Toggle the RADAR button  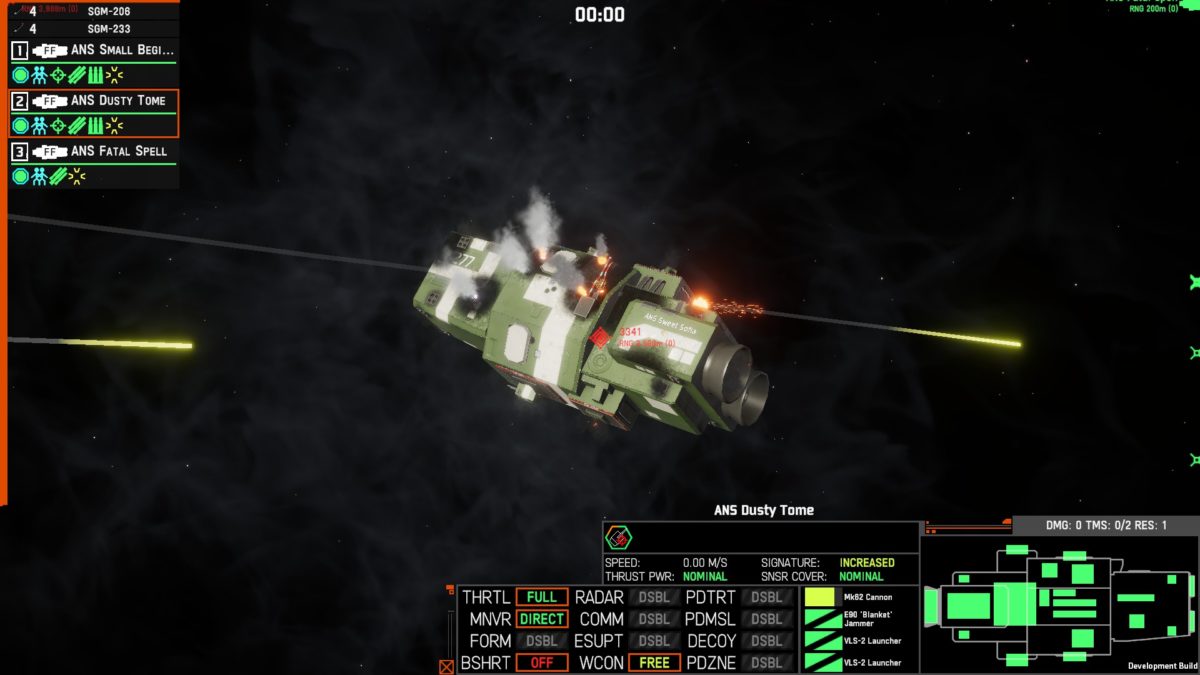tap(653, 598)
